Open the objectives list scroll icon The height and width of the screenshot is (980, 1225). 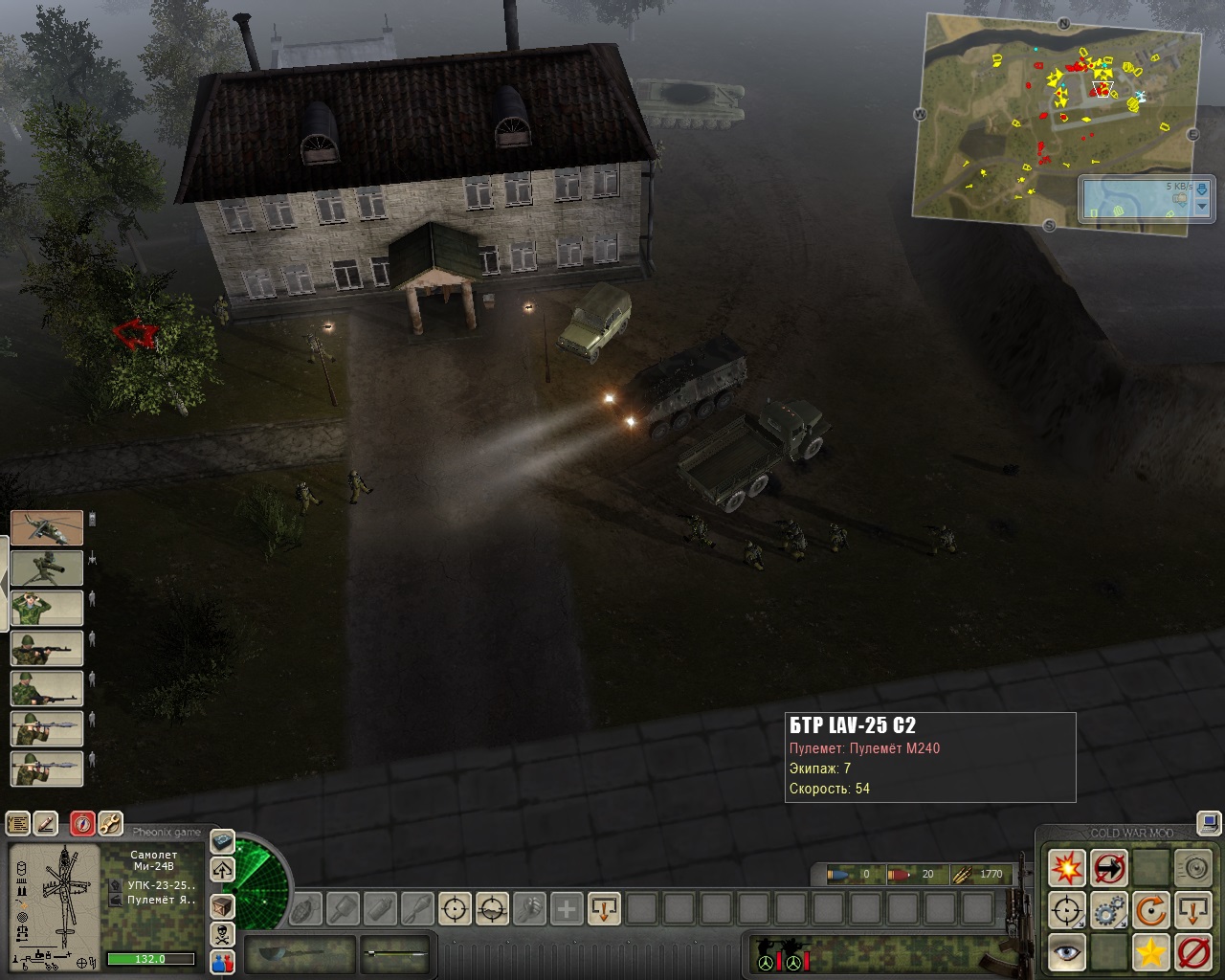[18, 823]
